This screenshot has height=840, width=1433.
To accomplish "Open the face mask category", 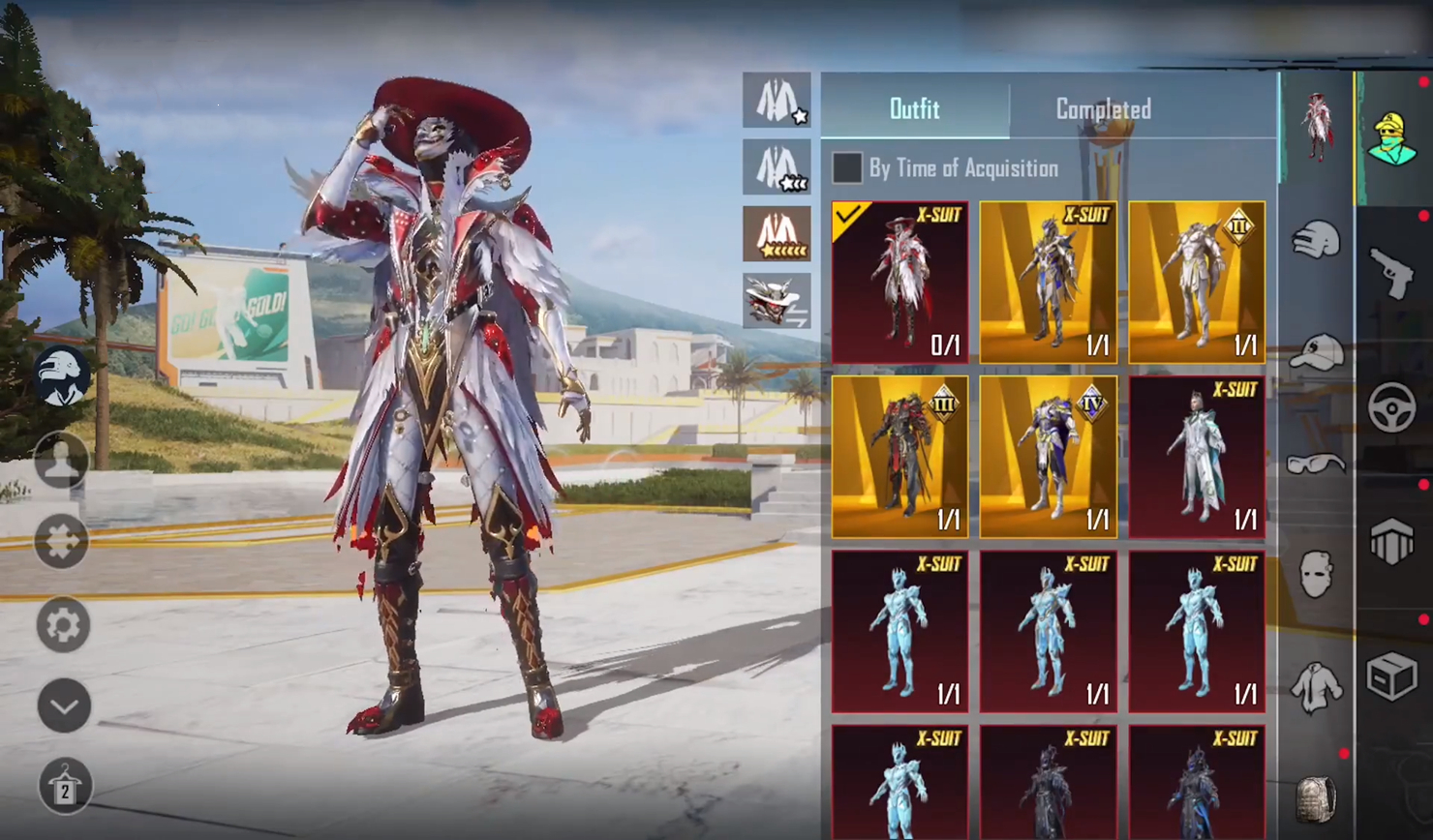I will click(1316, 575).
